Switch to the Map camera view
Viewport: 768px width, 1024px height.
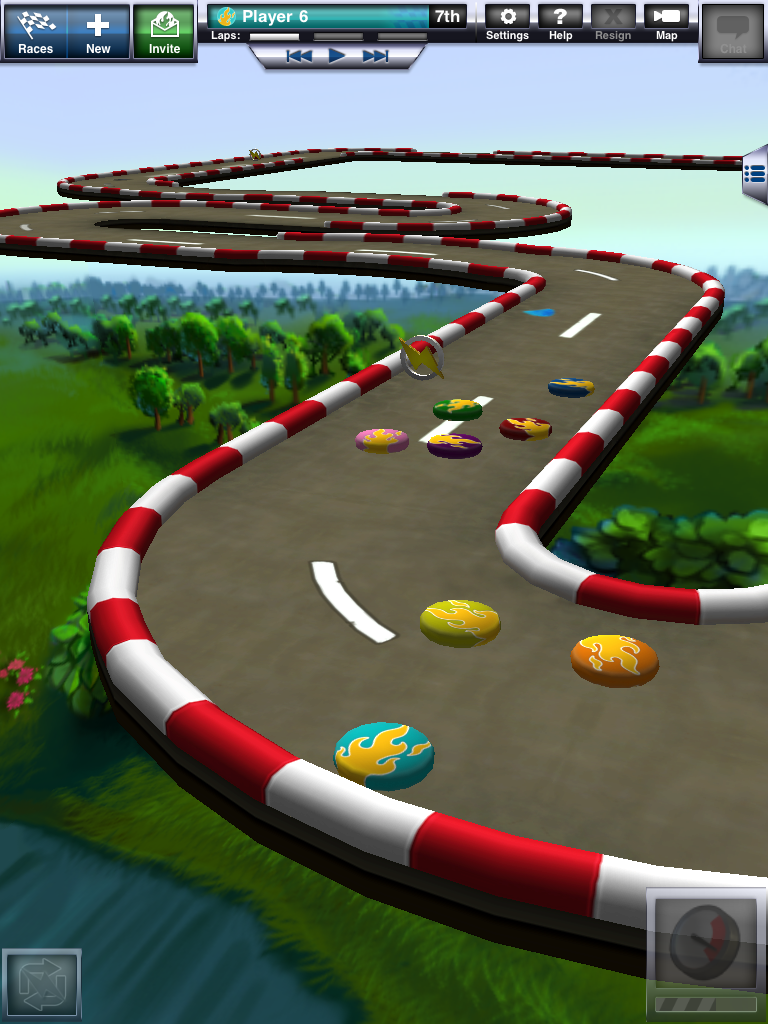666,22
